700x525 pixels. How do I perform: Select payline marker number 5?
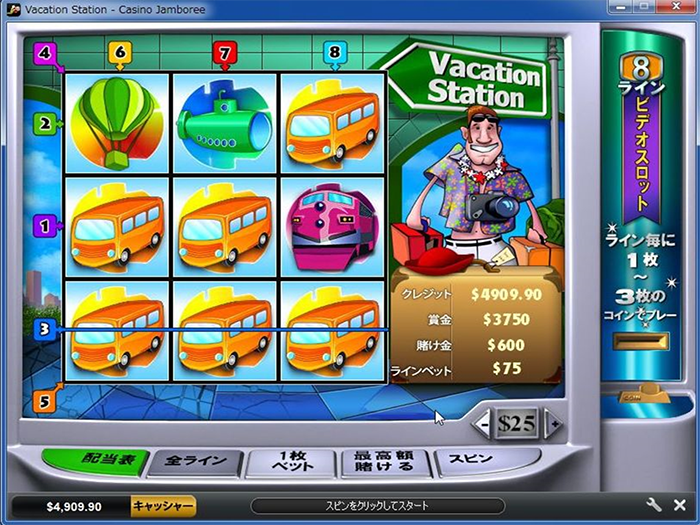(x=43, y=402)
